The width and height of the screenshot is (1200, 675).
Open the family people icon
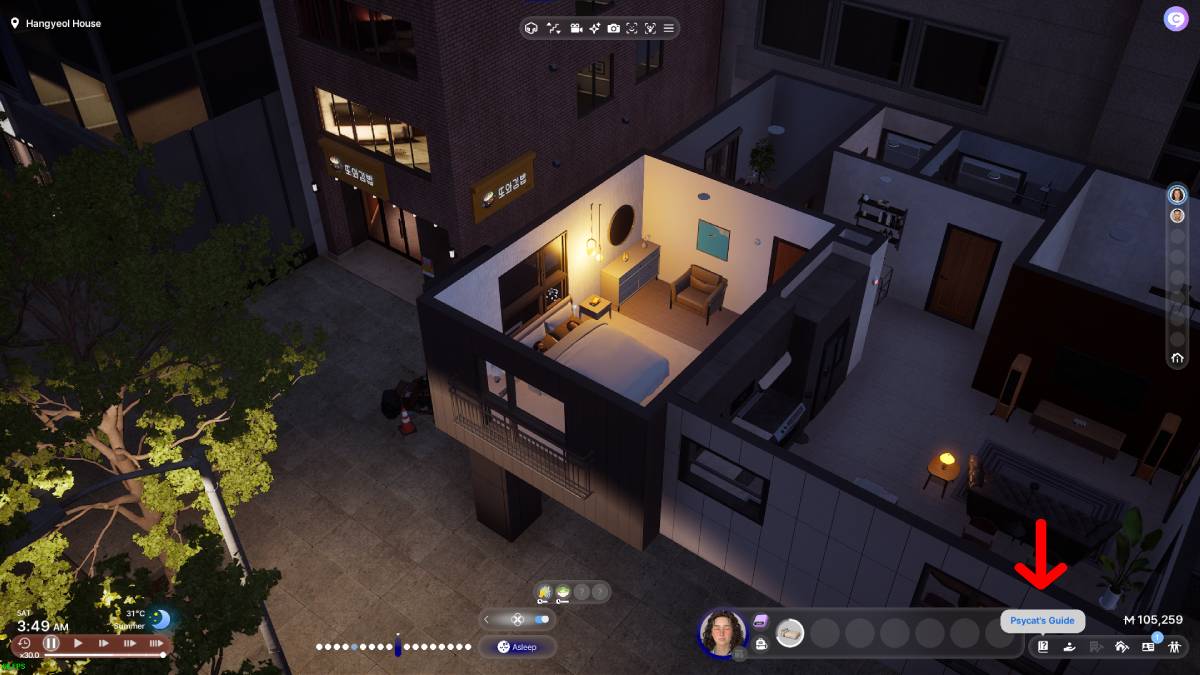(x=1174, y=646)
